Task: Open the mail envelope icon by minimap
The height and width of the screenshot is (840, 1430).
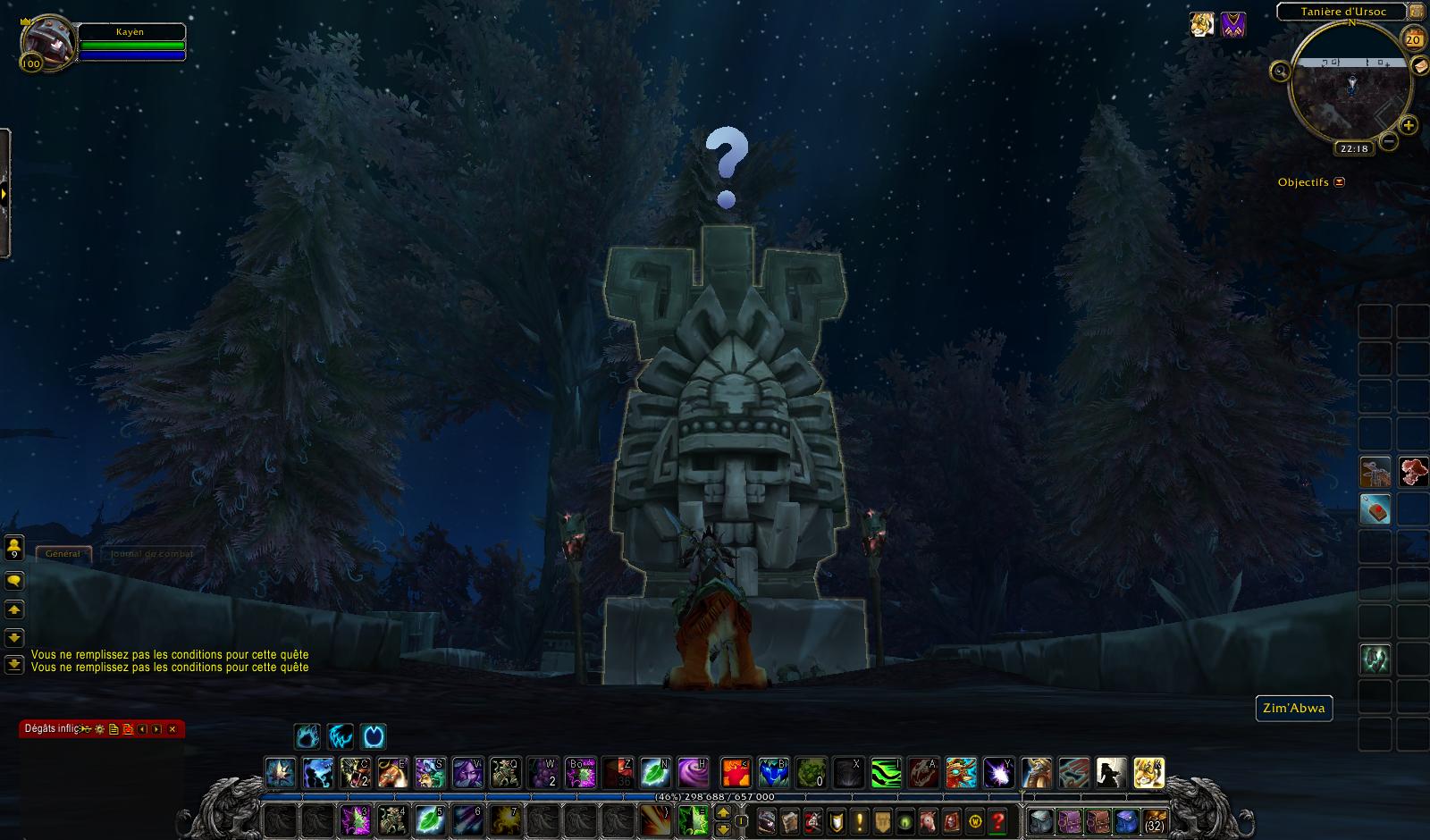Action: pos(1420,67)
